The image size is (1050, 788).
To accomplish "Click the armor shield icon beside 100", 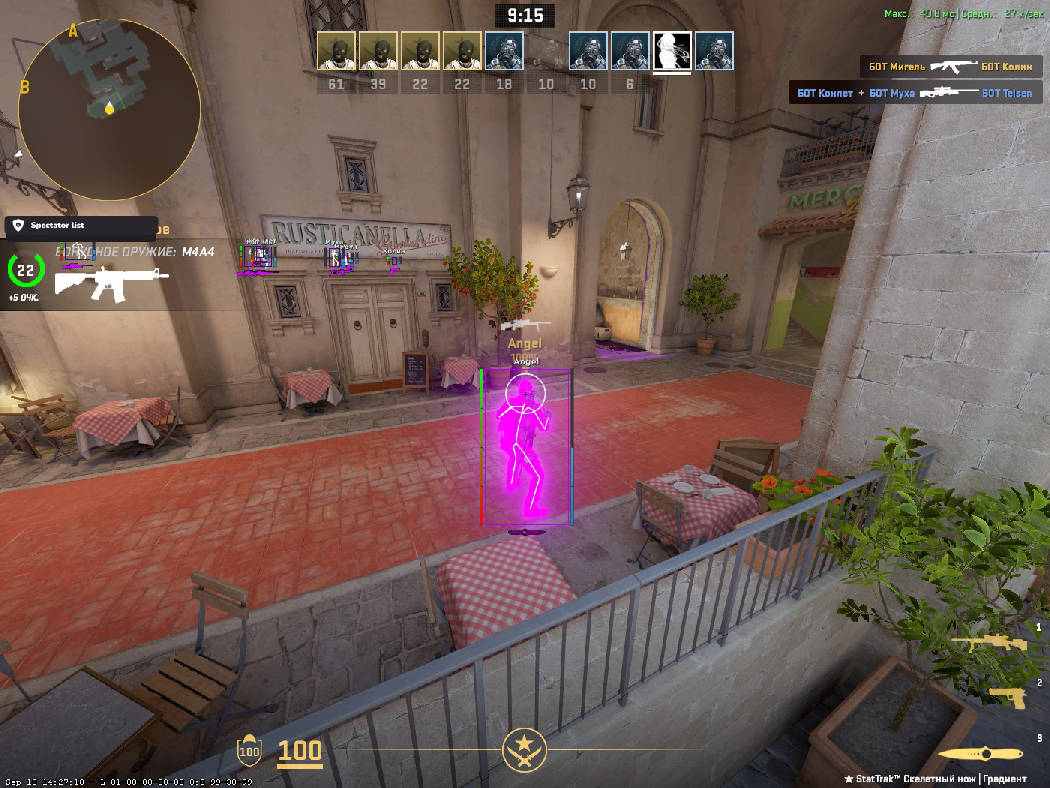I will click(248, 750).
